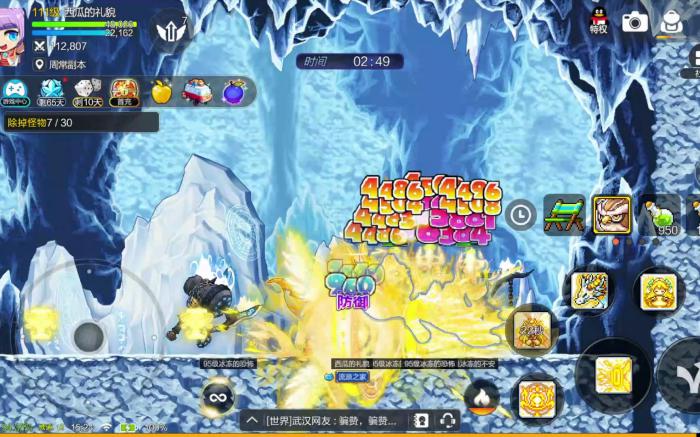Activate the white dragon skill
Image resolution: width=700 pixels, height=437 pixels.
[590, 290]
